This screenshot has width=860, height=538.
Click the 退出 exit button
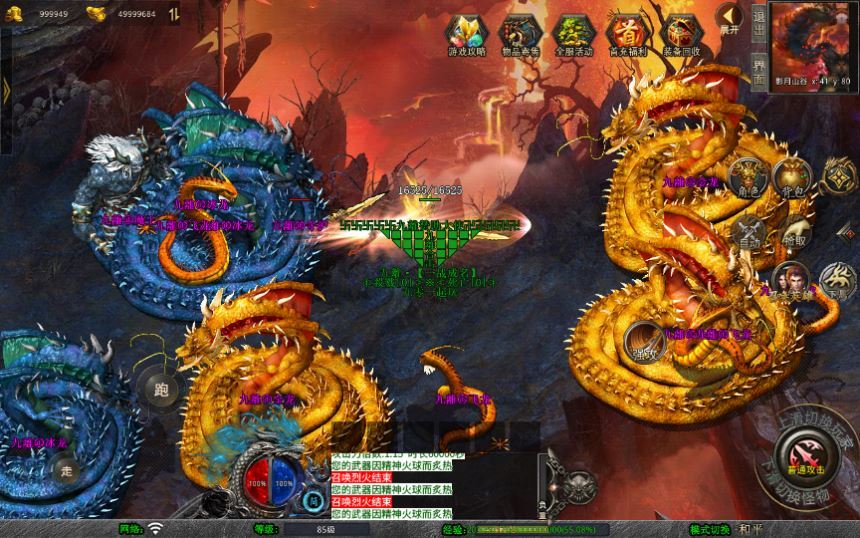pyautogui.click(x=759, y=21)
